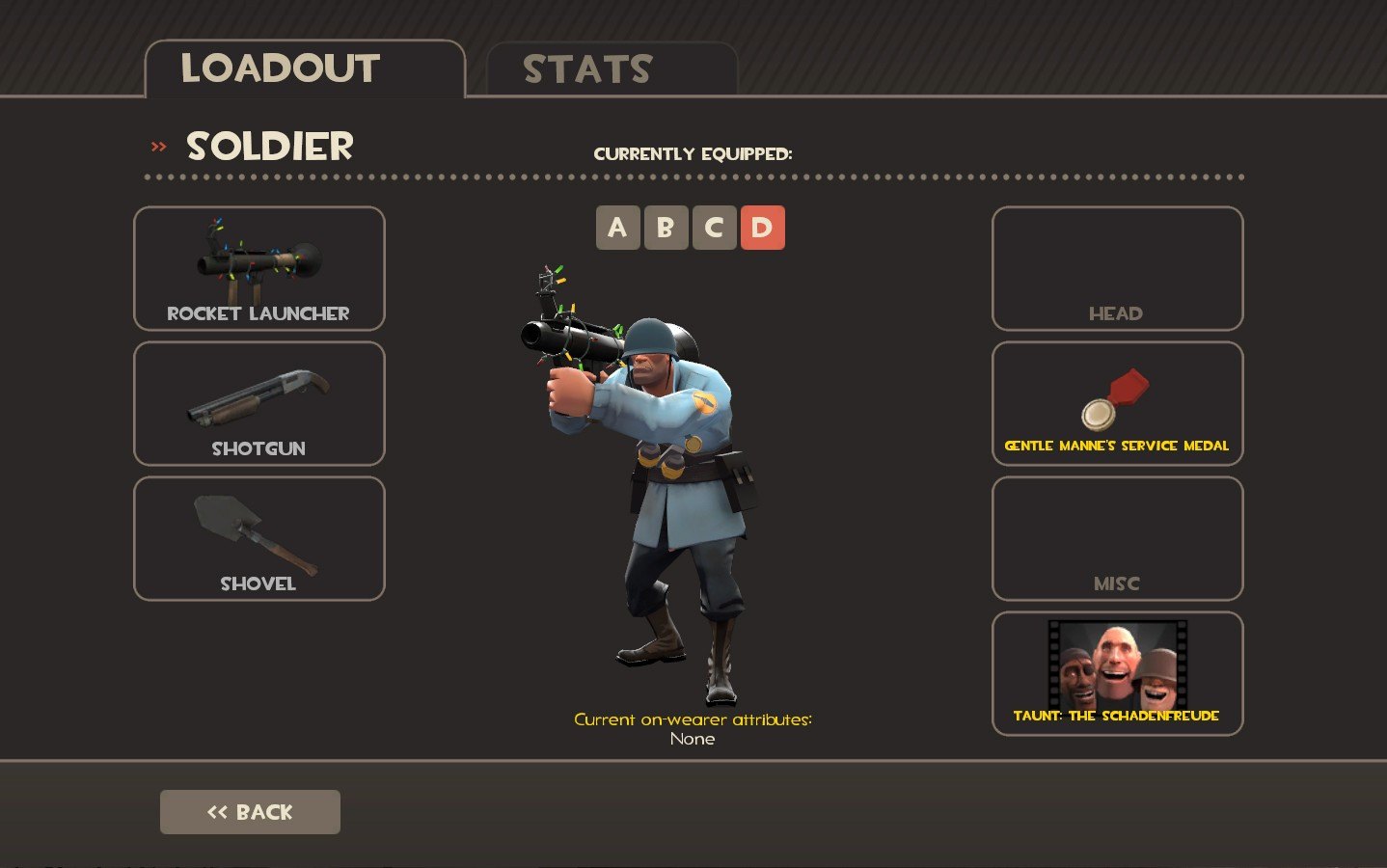The width and height of the screenshot is (1387, 868).
Task: Go back with the Back button
Action: 250,812
